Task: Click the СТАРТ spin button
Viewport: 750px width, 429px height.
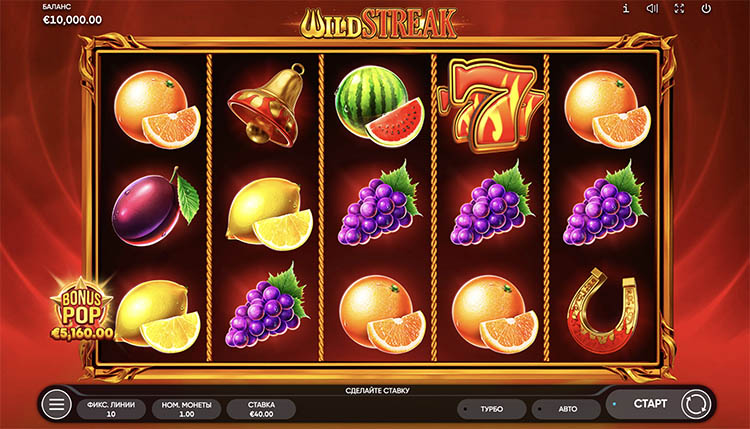Action: [x=651, y=404]
